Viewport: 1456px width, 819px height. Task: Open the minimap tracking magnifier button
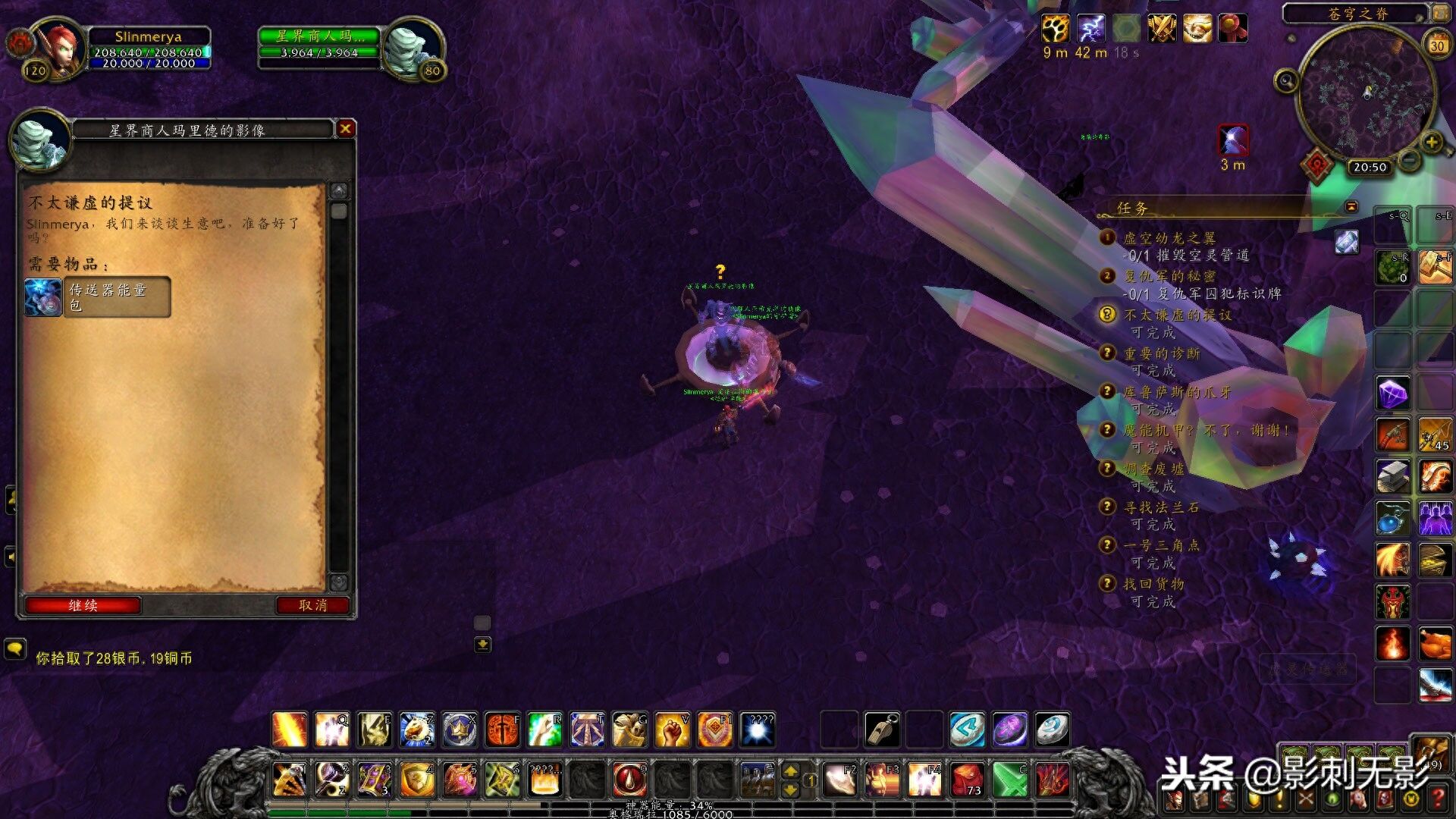click(x=1286, y=80)
